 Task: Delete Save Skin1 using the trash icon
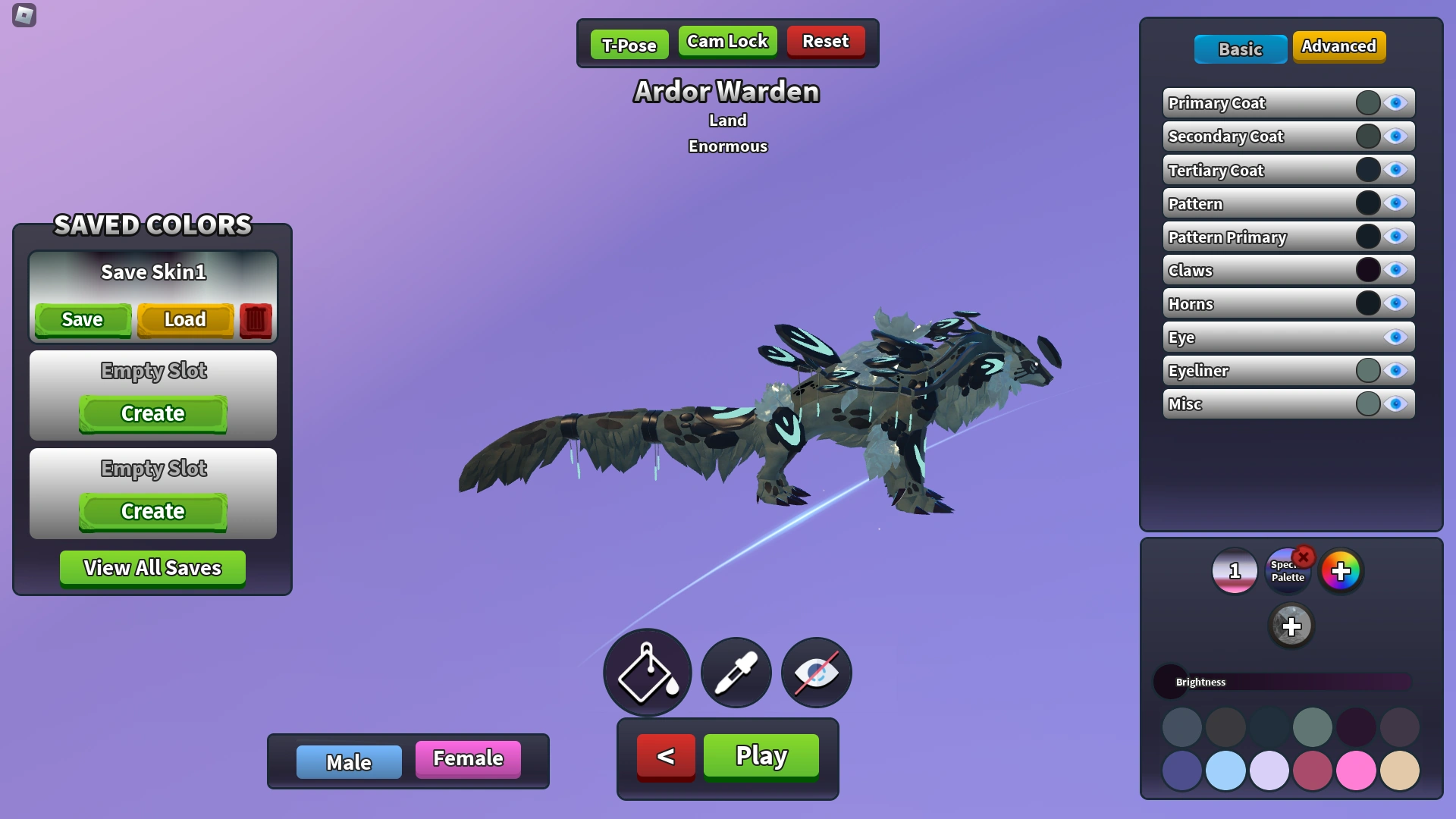coord(256,319)
